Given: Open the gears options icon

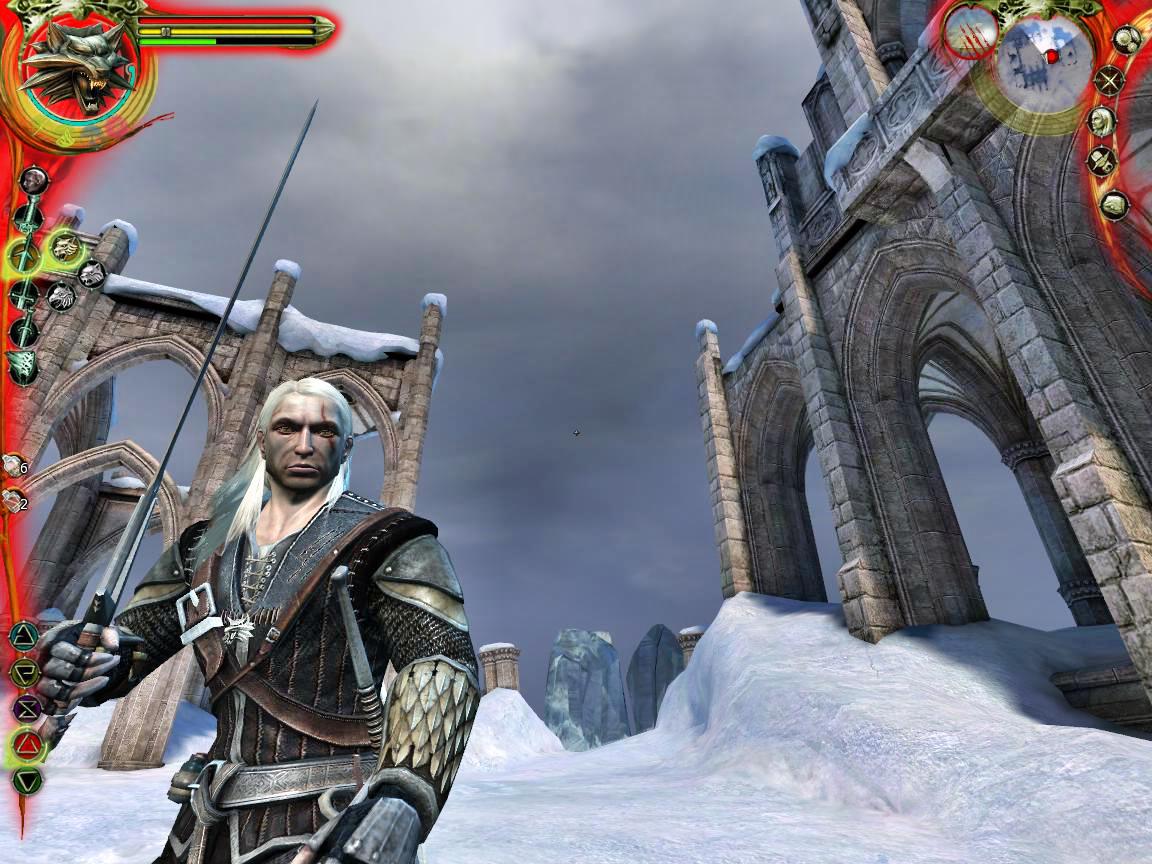Looking at the screenshot, I should click(x=1128, y=40).
